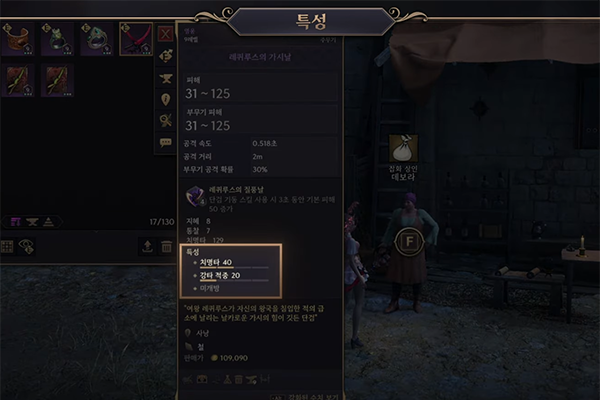Click the red X close button
Viewport: 600px width, 400px height.
click(166, 33)
